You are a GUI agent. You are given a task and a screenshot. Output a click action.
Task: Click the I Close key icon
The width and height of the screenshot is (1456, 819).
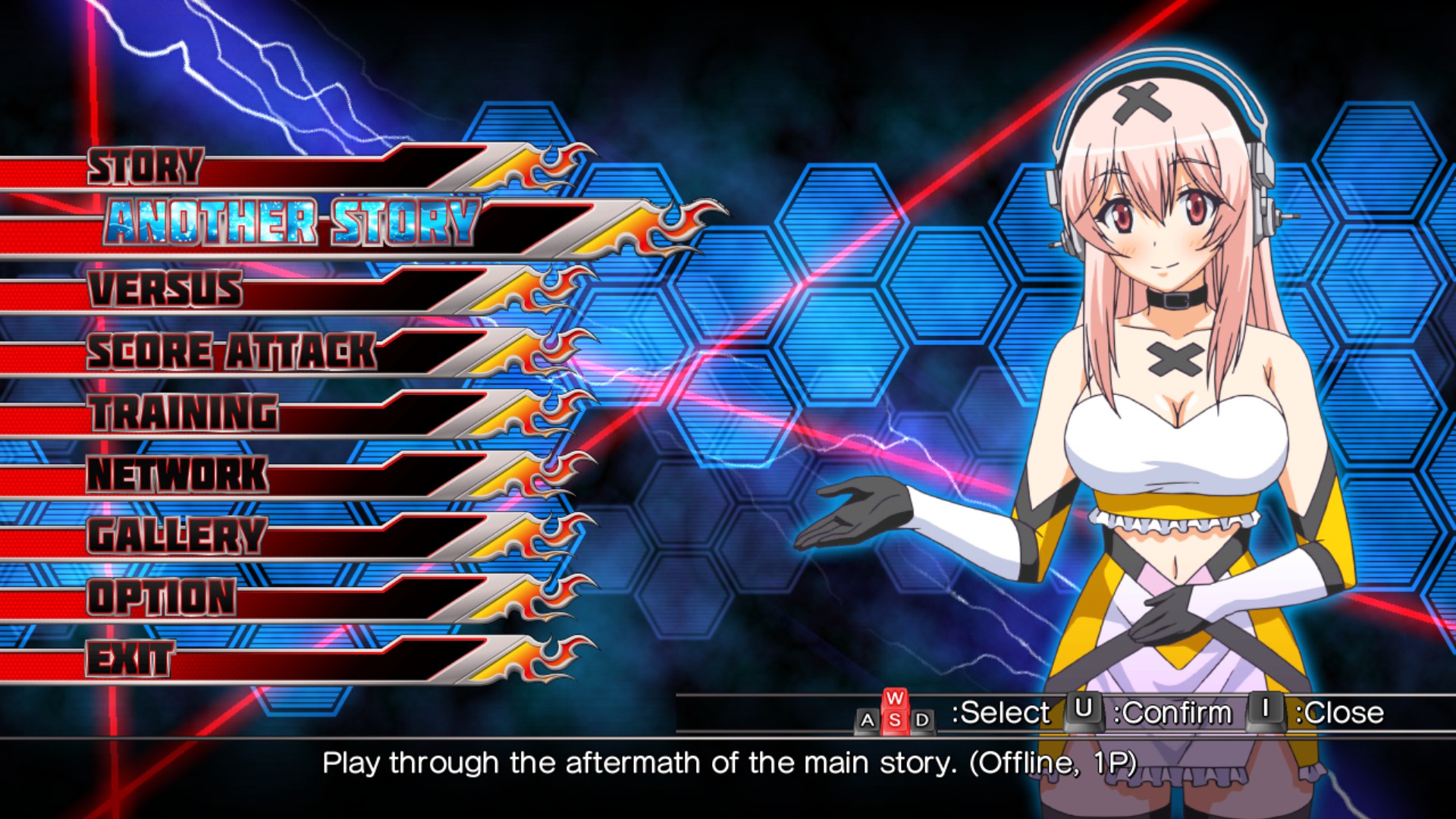[1266, 711]
